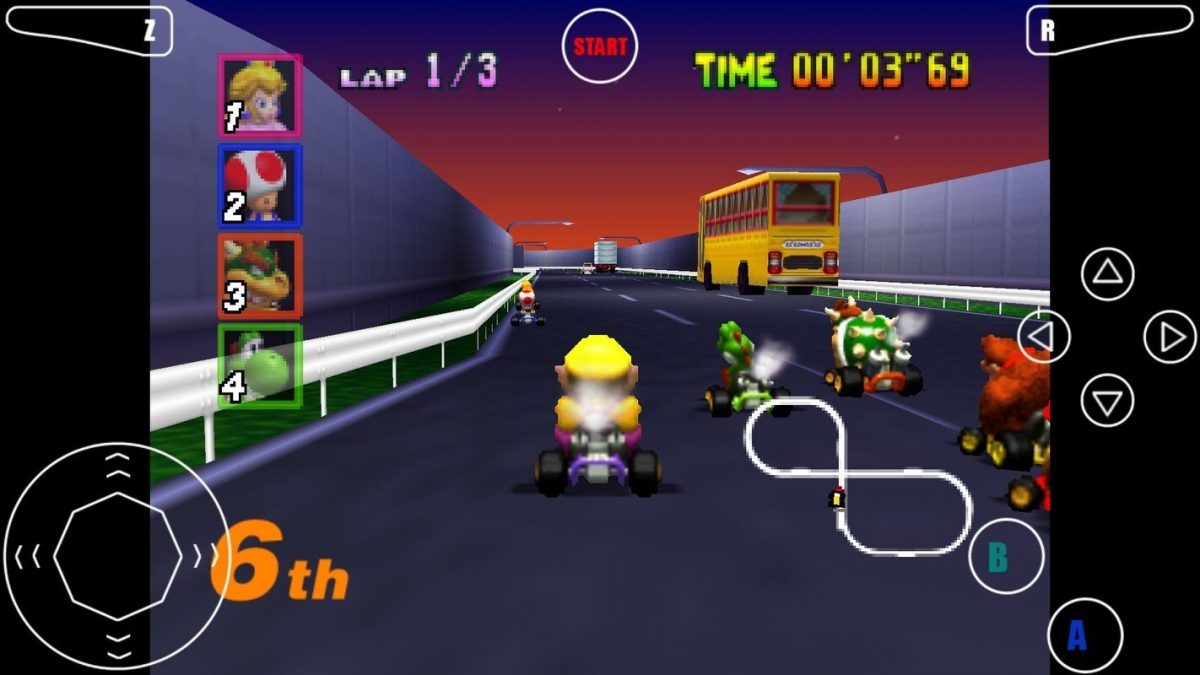Tap the blue A button
This screenshot has width=1200, height=675.
(x=1084, y=635)
